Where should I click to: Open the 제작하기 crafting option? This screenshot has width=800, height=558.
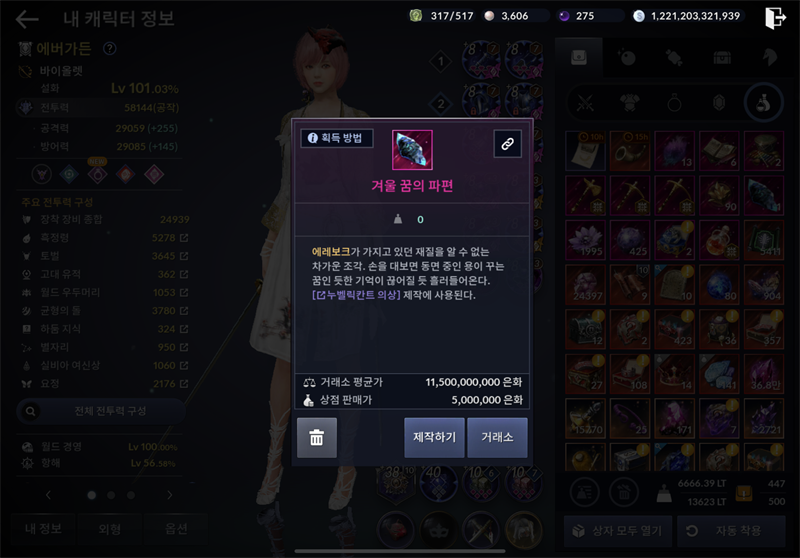pos(435,437)
